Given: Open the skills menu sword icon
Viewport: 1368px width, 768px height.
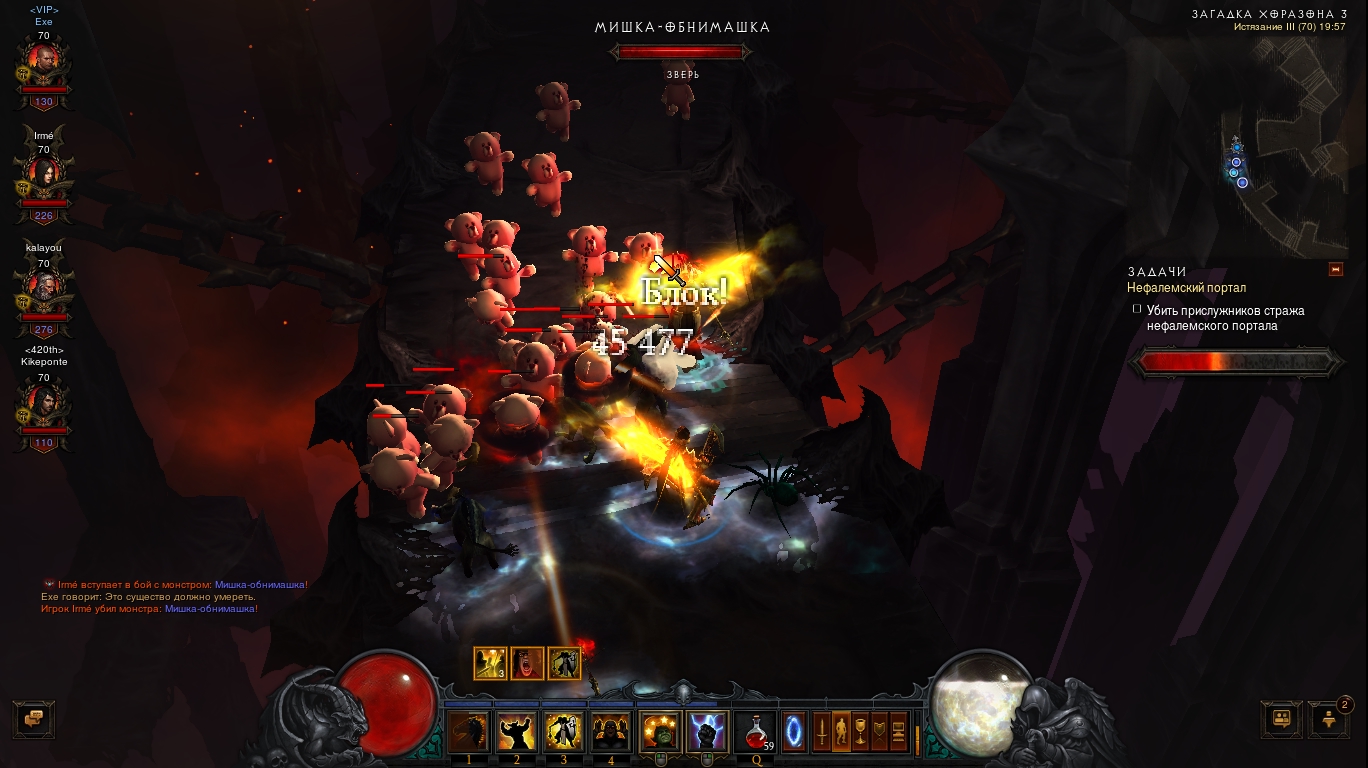Looking at the screenshot, I should click(x=823, y=730).
